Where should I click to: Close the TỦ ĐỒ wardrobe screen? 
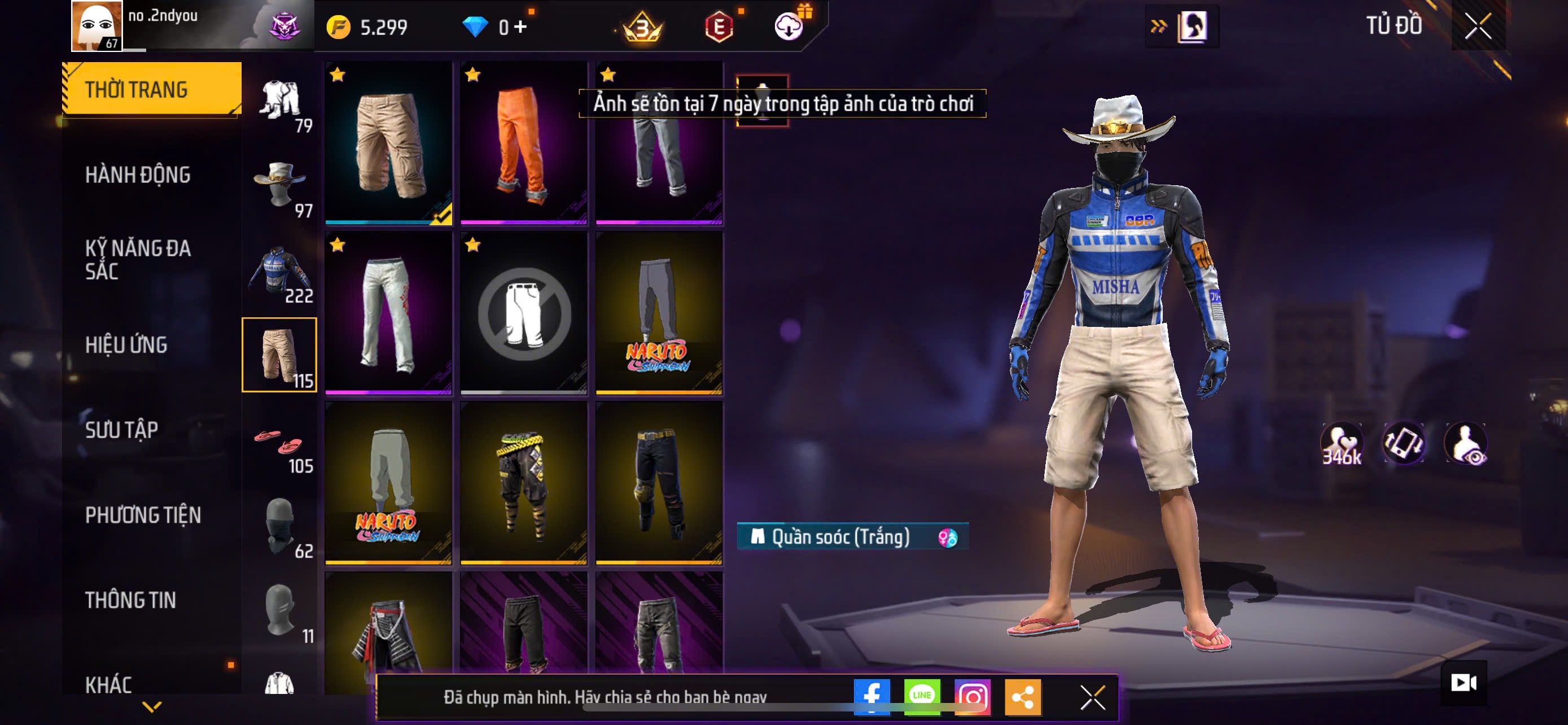[x=1478, y=26]
